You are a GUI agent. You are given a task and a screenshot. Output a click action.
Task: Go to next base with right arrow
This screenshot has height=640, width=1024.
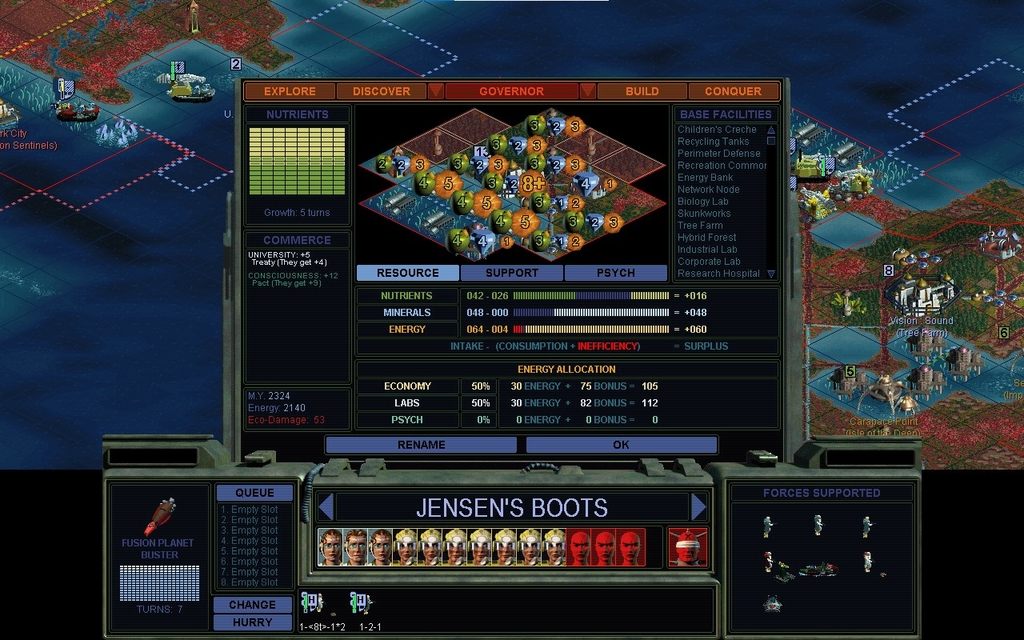pos(699,507)
